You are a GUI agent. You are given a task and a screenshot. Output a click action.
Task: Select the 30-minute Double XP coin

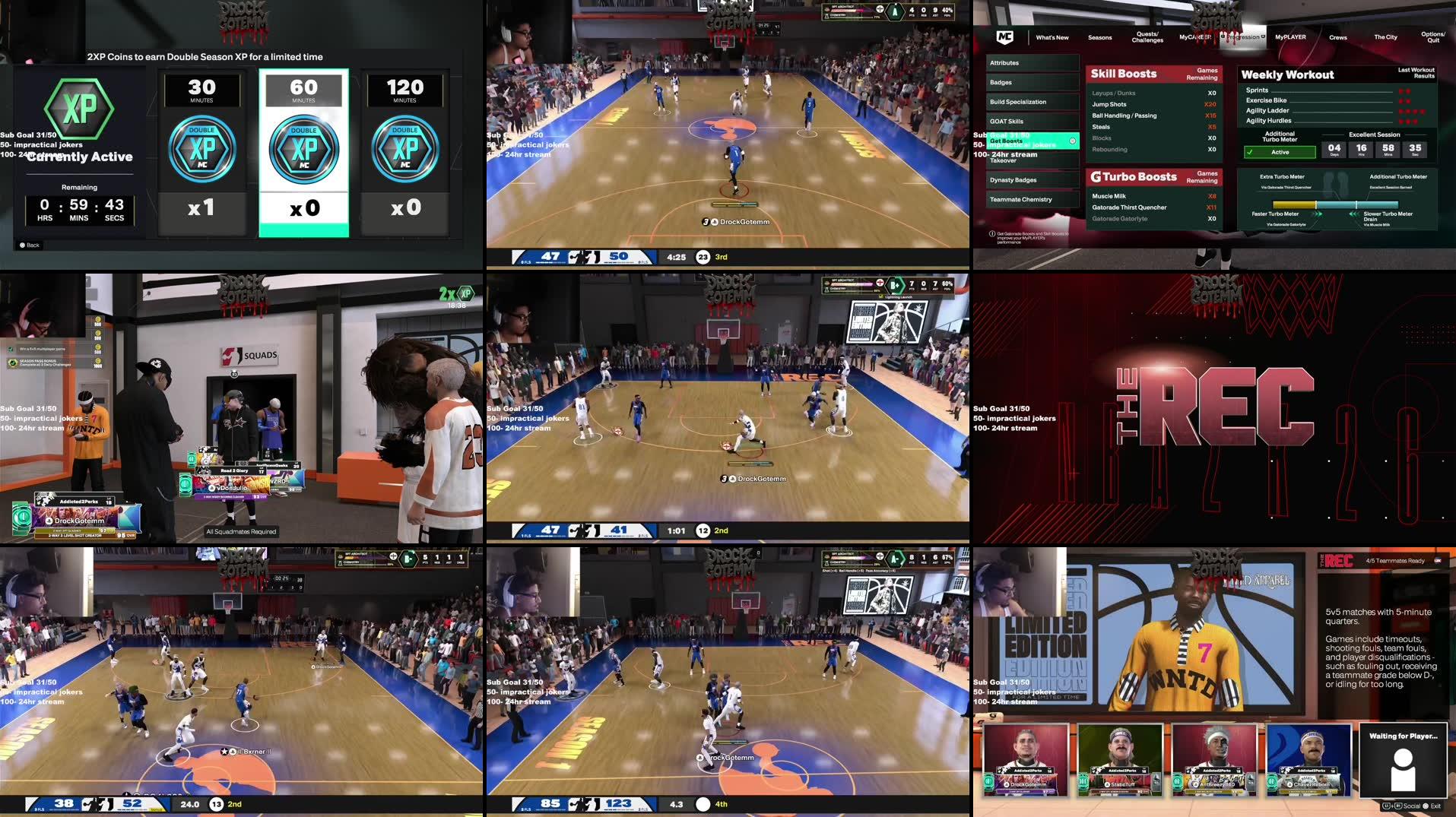[201, 152]
